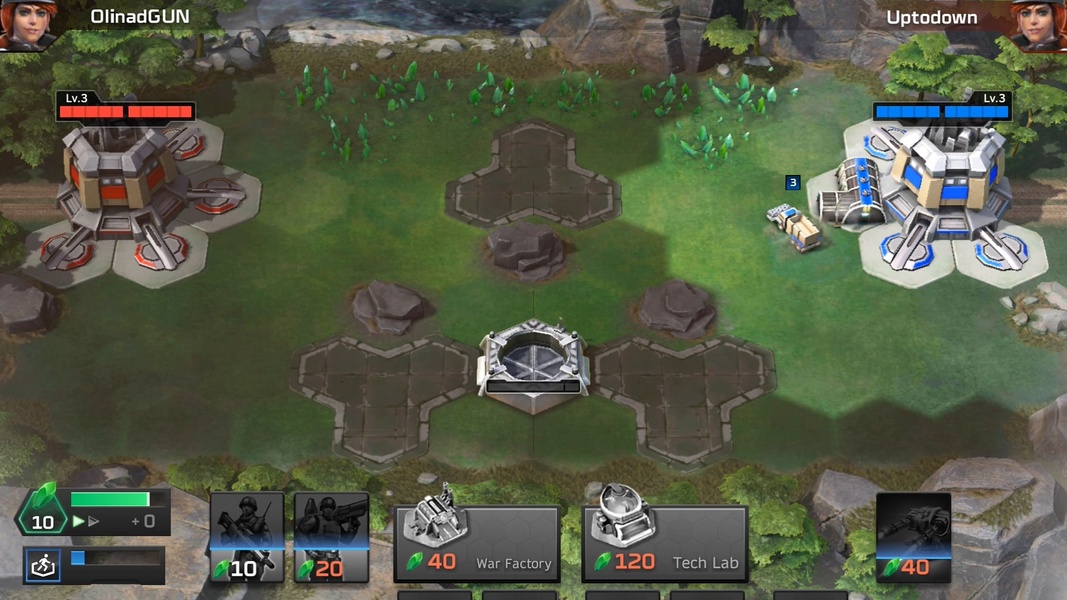Screen dimensions: 1067x600
Task: Select the rifleman unit card costing 10
Action: (246, 537)
